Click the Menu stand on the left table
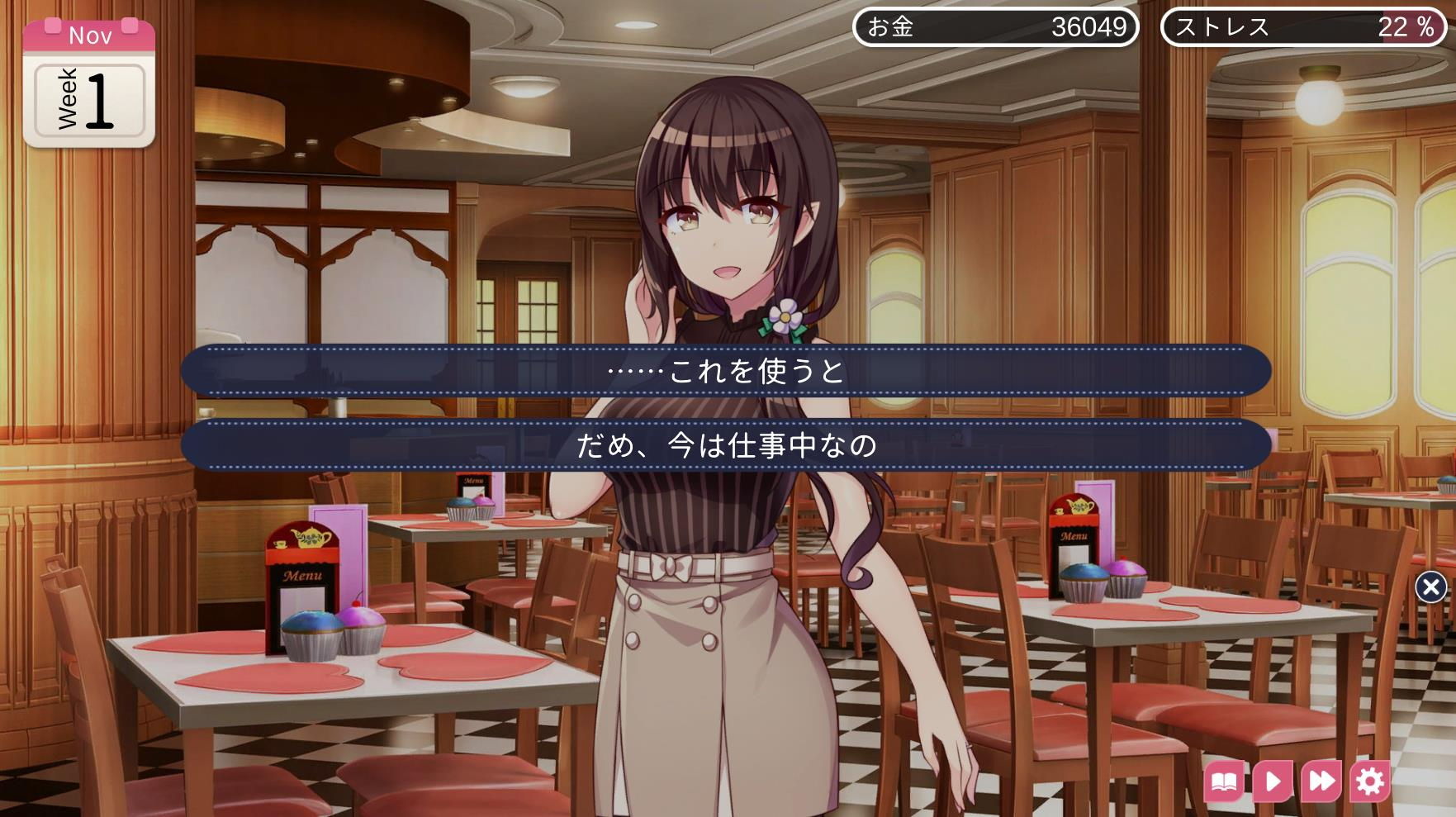 point(306,578)
